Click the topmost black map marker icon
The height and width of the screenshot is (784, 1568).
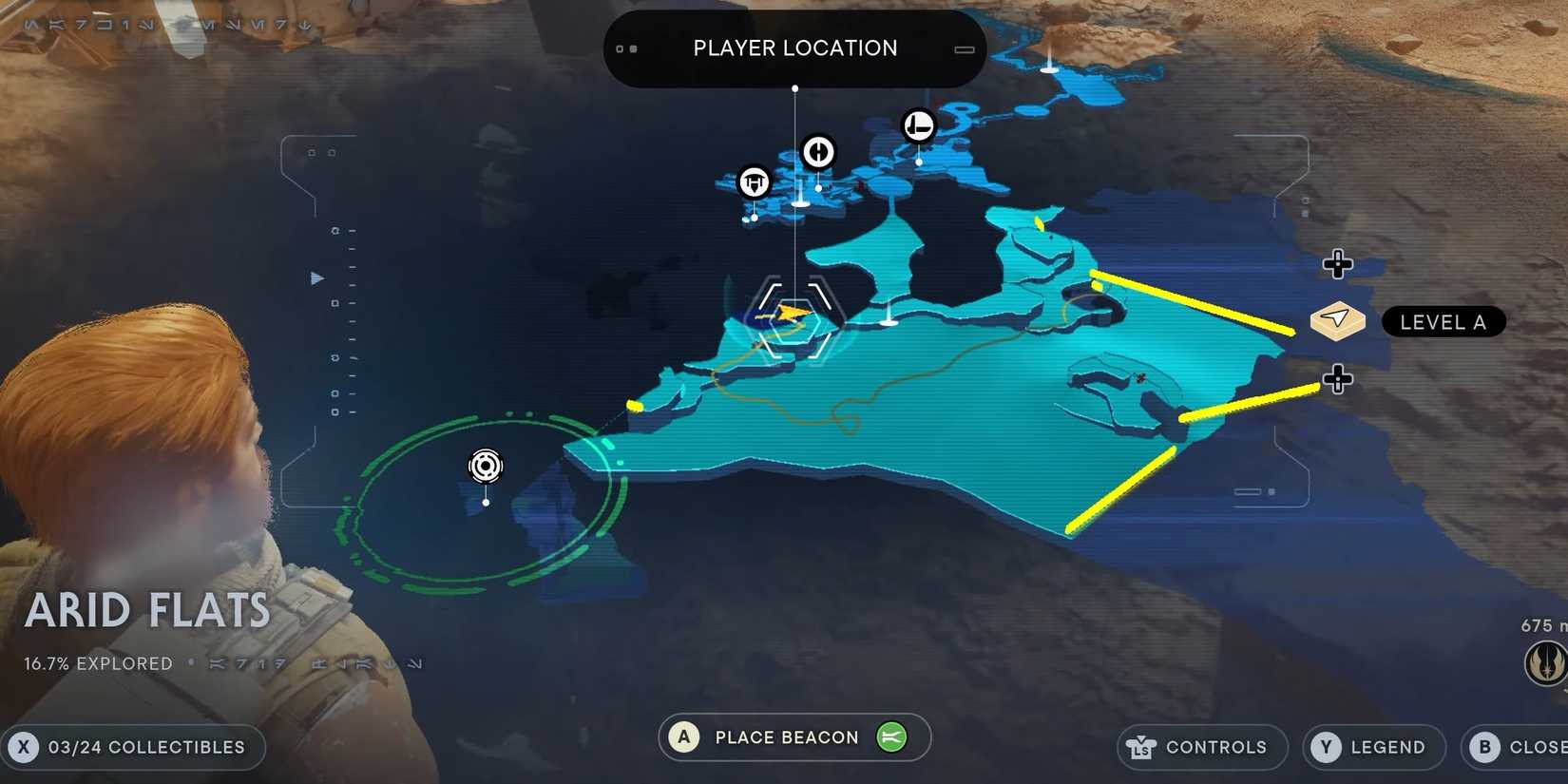click(917, 124)
